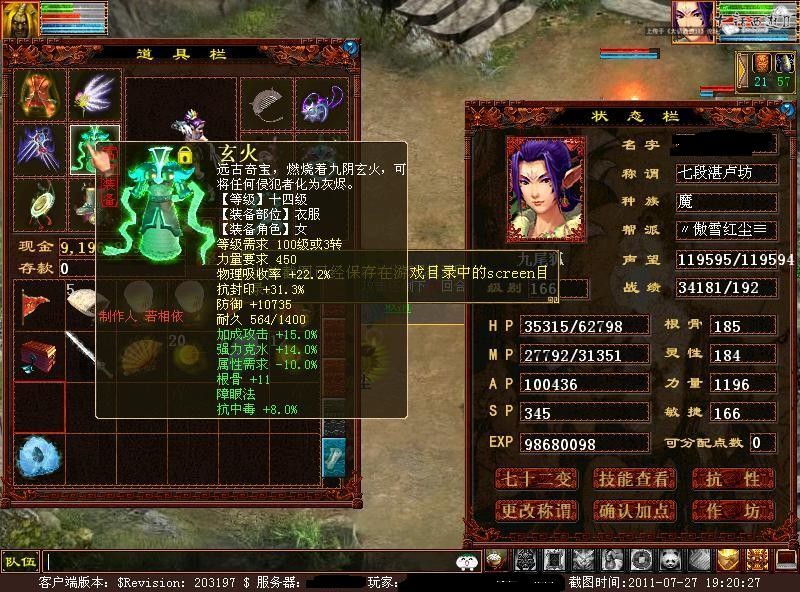800x592 pixels.
Task: Click the white feather fan item slot
Action: (94, 95)
